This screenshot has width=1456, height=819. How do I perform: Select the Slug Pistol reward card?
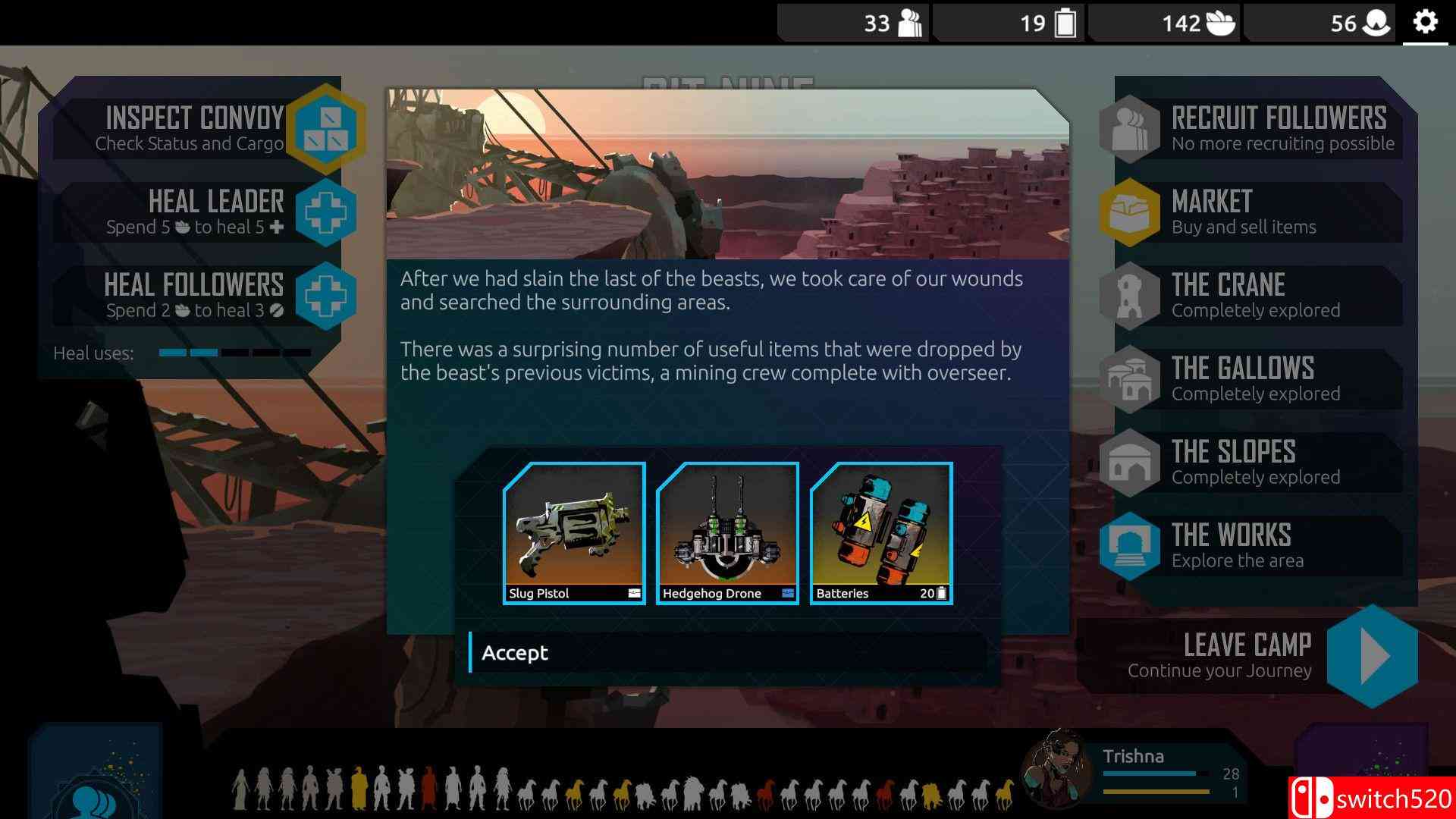click(574, 531)
